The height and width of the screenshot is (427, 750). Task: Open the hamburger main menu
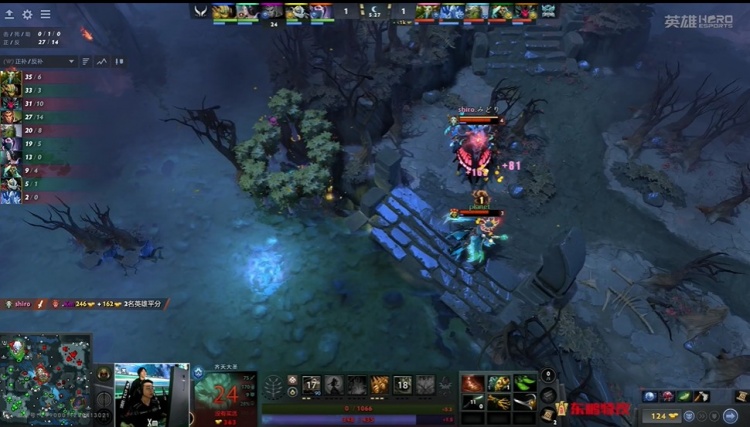tap(45, 14)
